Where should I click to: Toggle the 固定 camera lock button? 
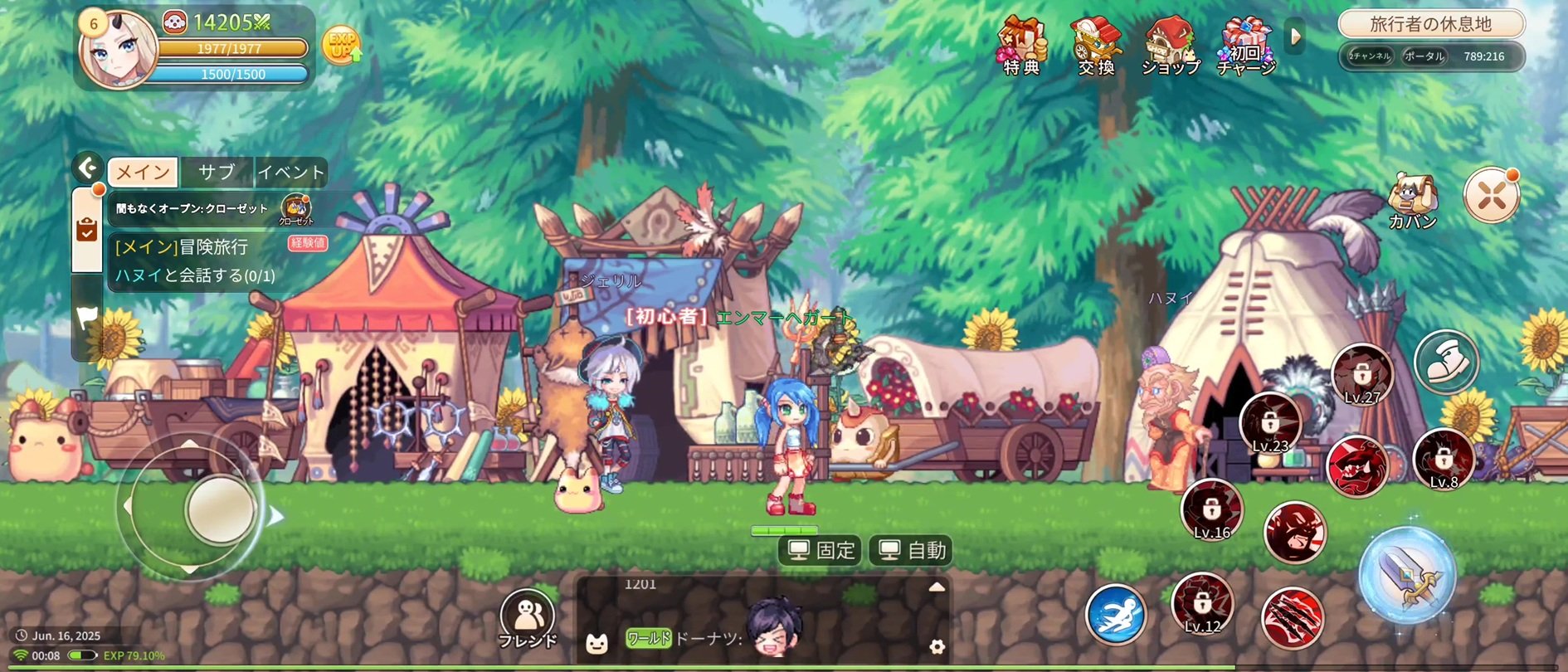[x=821, y=550]
